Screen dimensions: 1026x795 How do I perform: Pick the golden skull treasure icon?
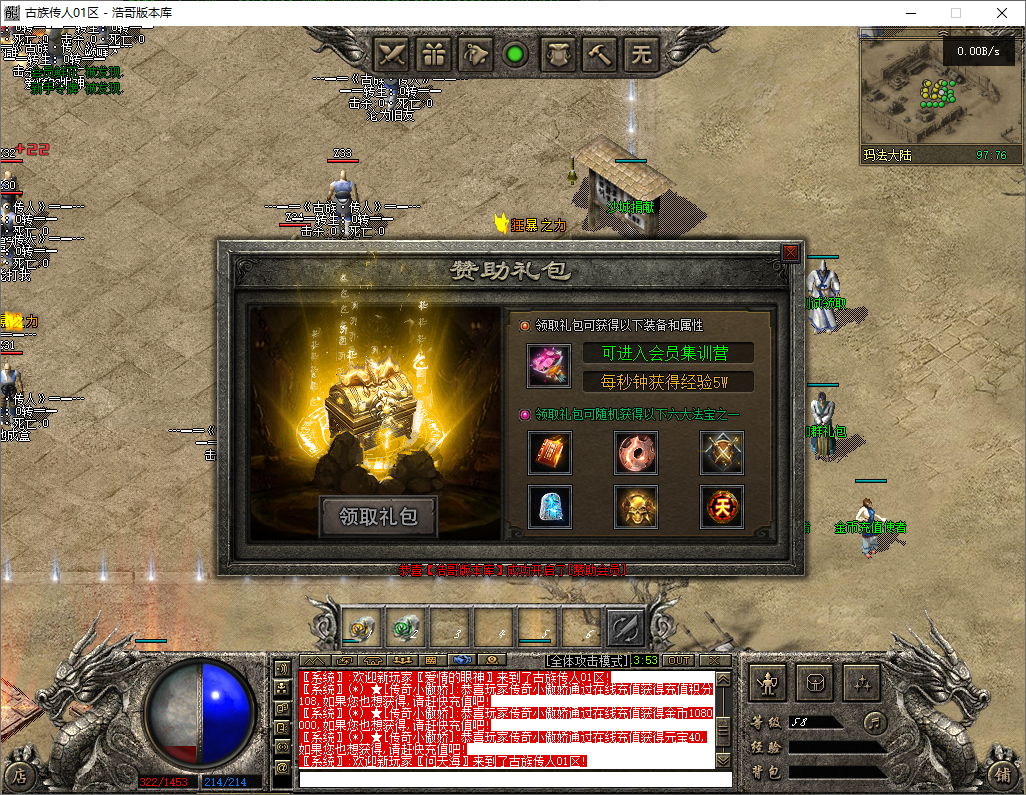636,507
